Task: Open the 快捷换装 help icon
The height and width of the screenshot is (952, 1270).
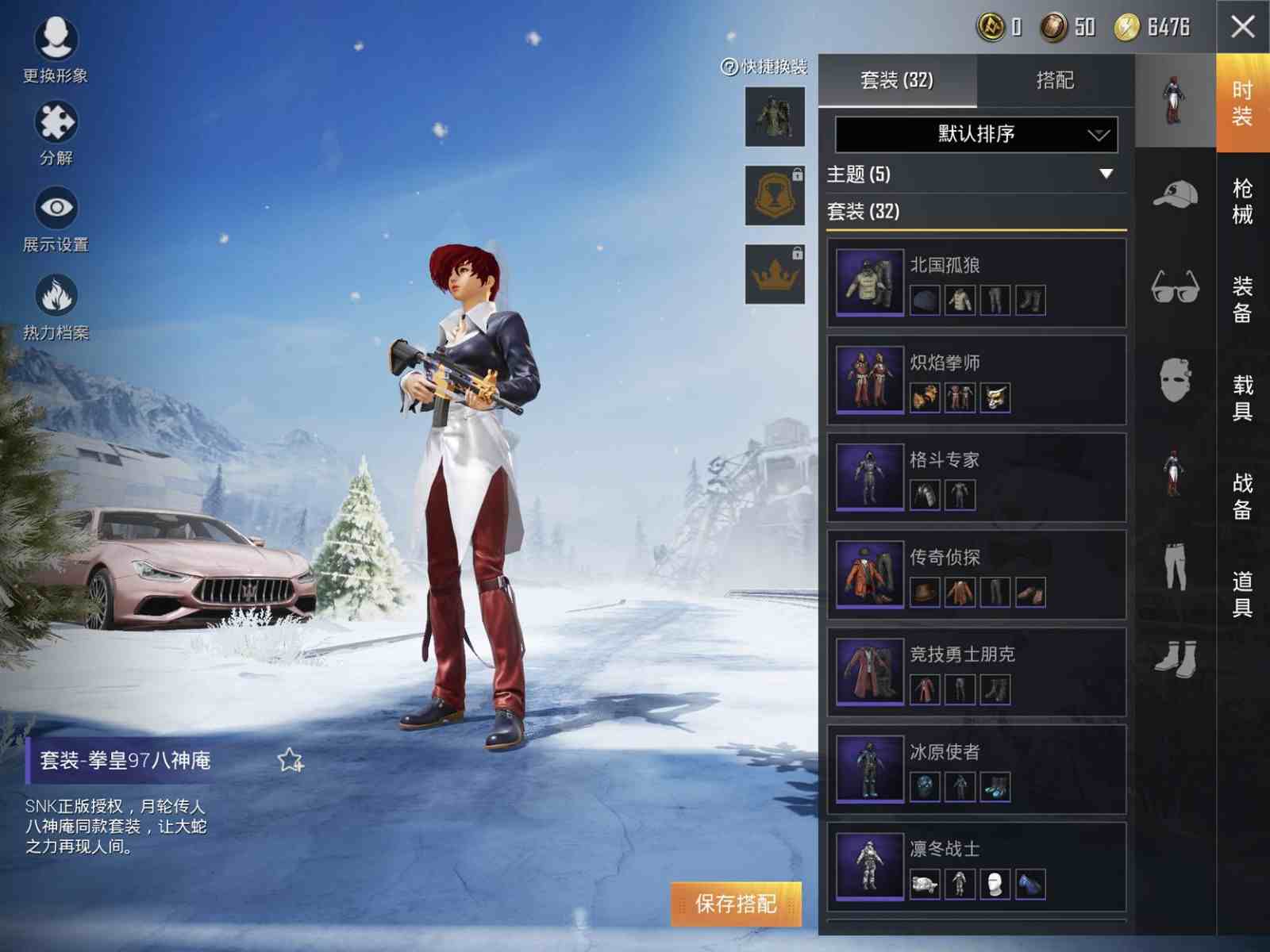Action: pyautogui.click(x=729, y=67)
